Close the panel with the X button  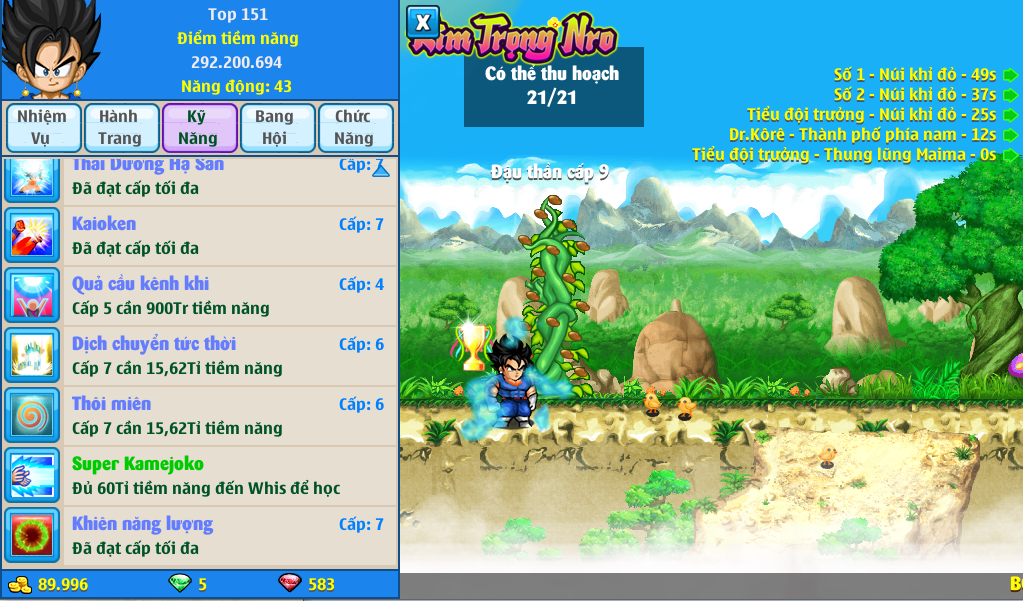click(x=423, y=22)
